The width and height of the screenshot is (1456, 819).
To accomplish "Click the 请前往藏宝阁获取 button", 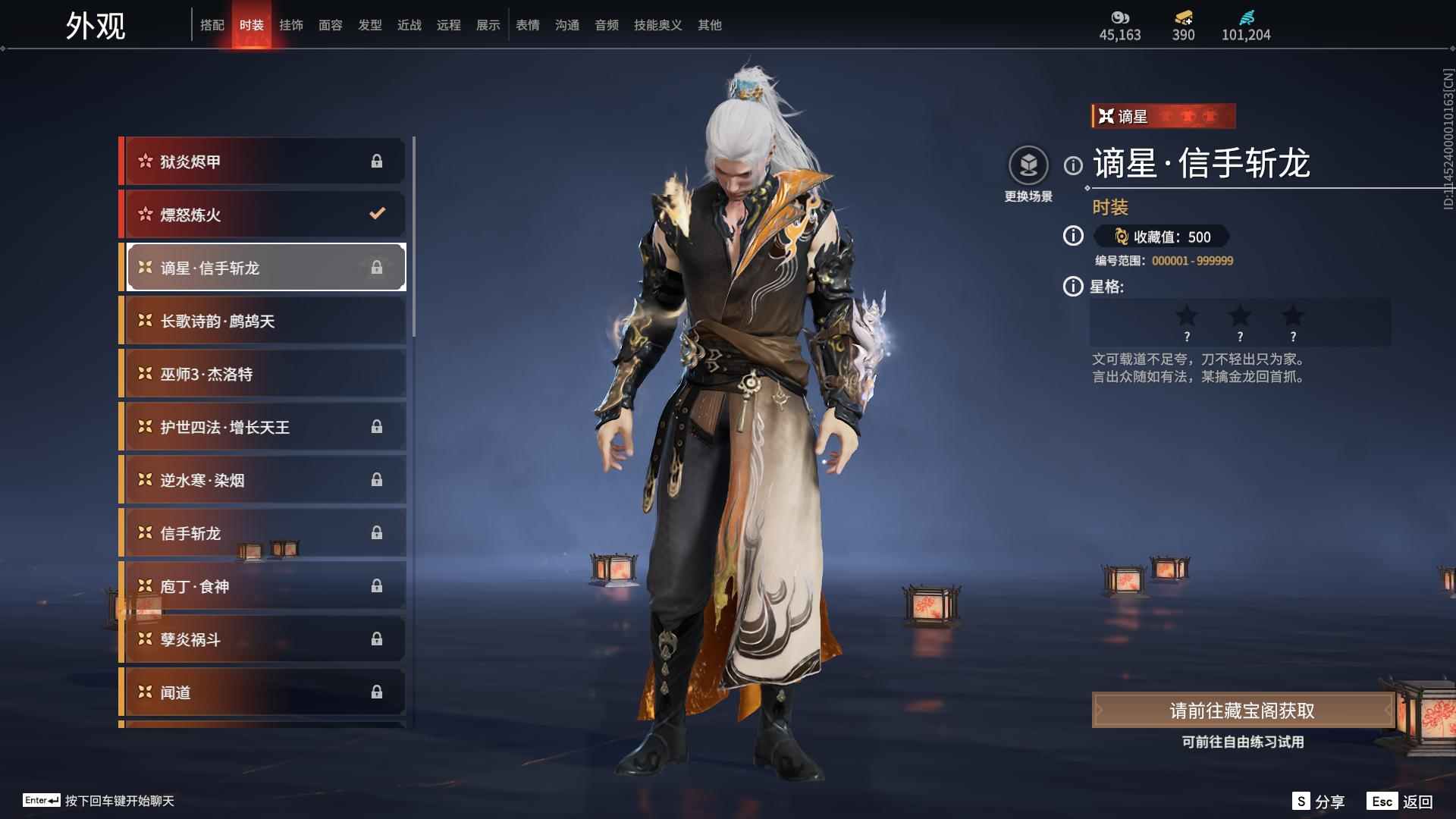I will click(1242, 711).
